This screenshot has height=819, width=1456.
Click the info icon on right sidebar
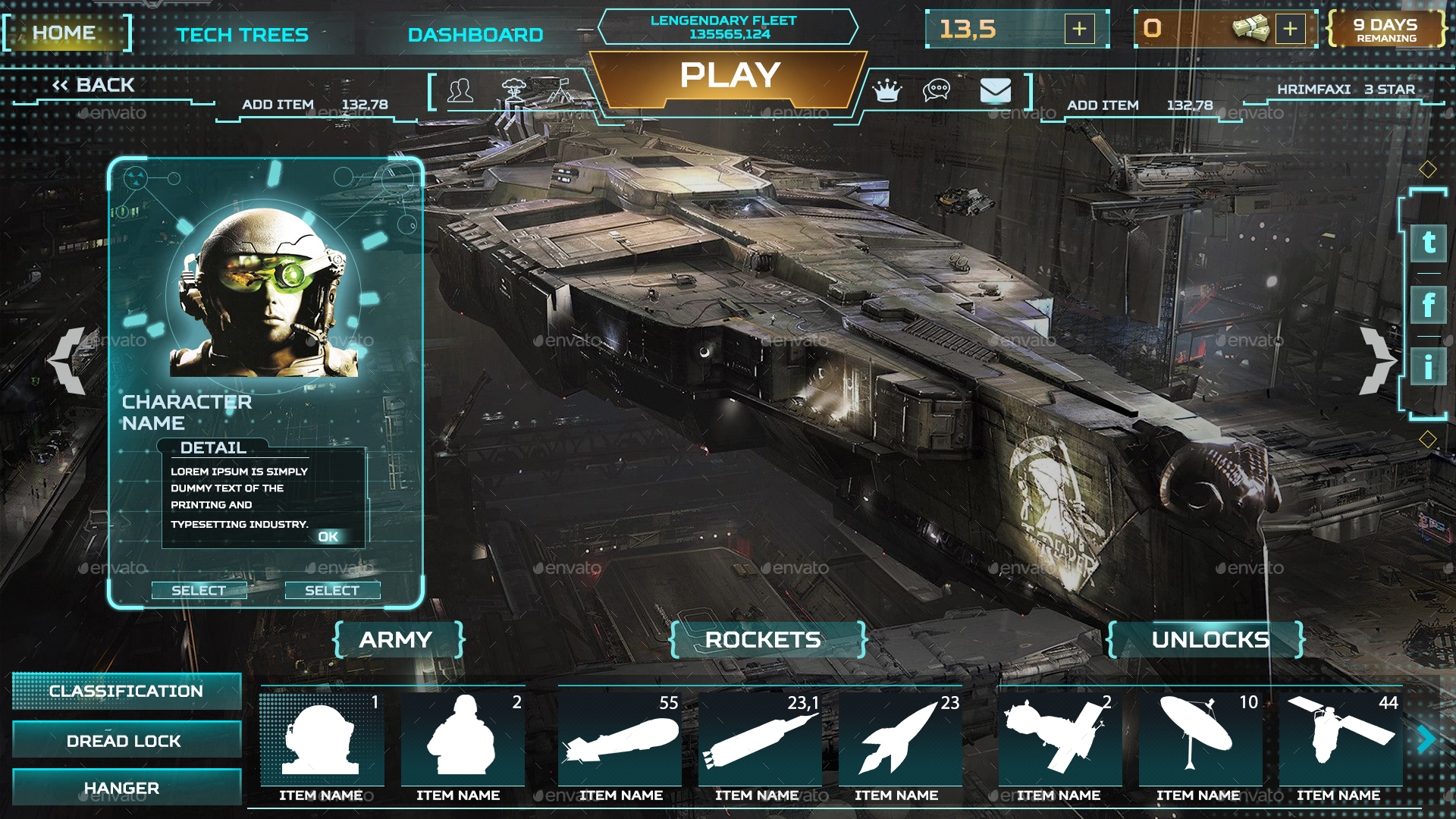tap(1429, 362)
